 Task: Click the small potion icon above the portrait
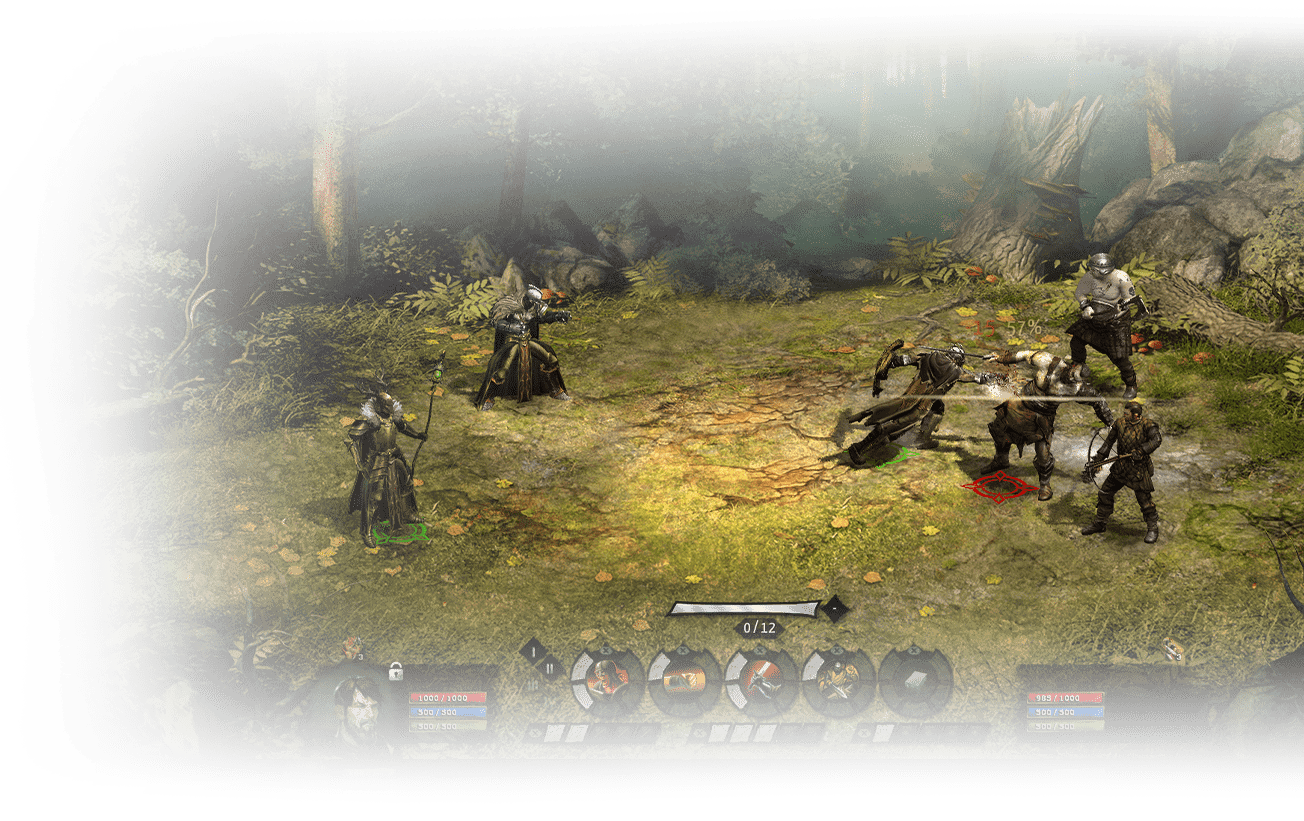coord(352,646)
